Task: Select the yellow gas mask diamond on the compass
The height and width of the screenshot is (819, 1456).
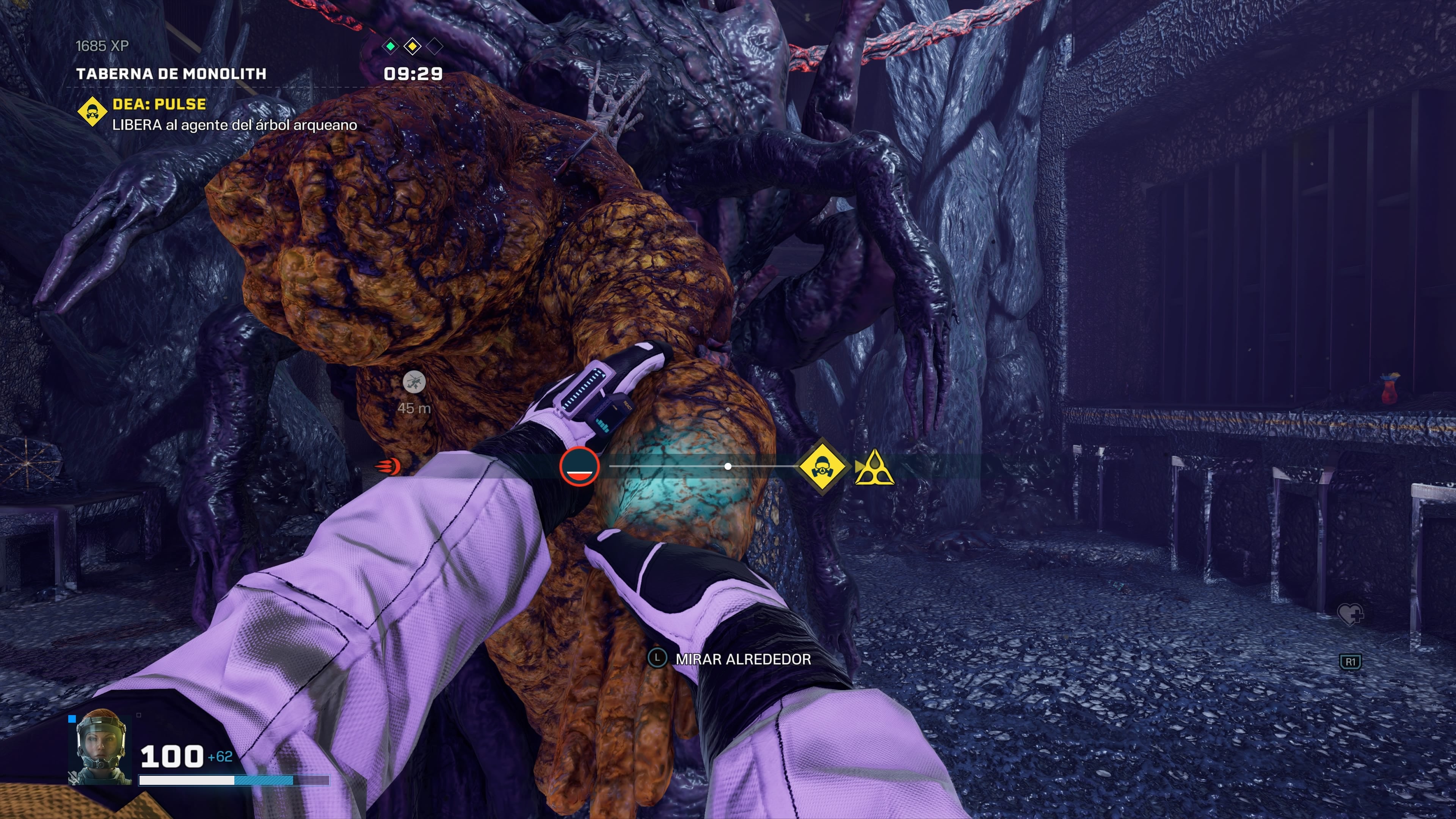Action: 821,467
